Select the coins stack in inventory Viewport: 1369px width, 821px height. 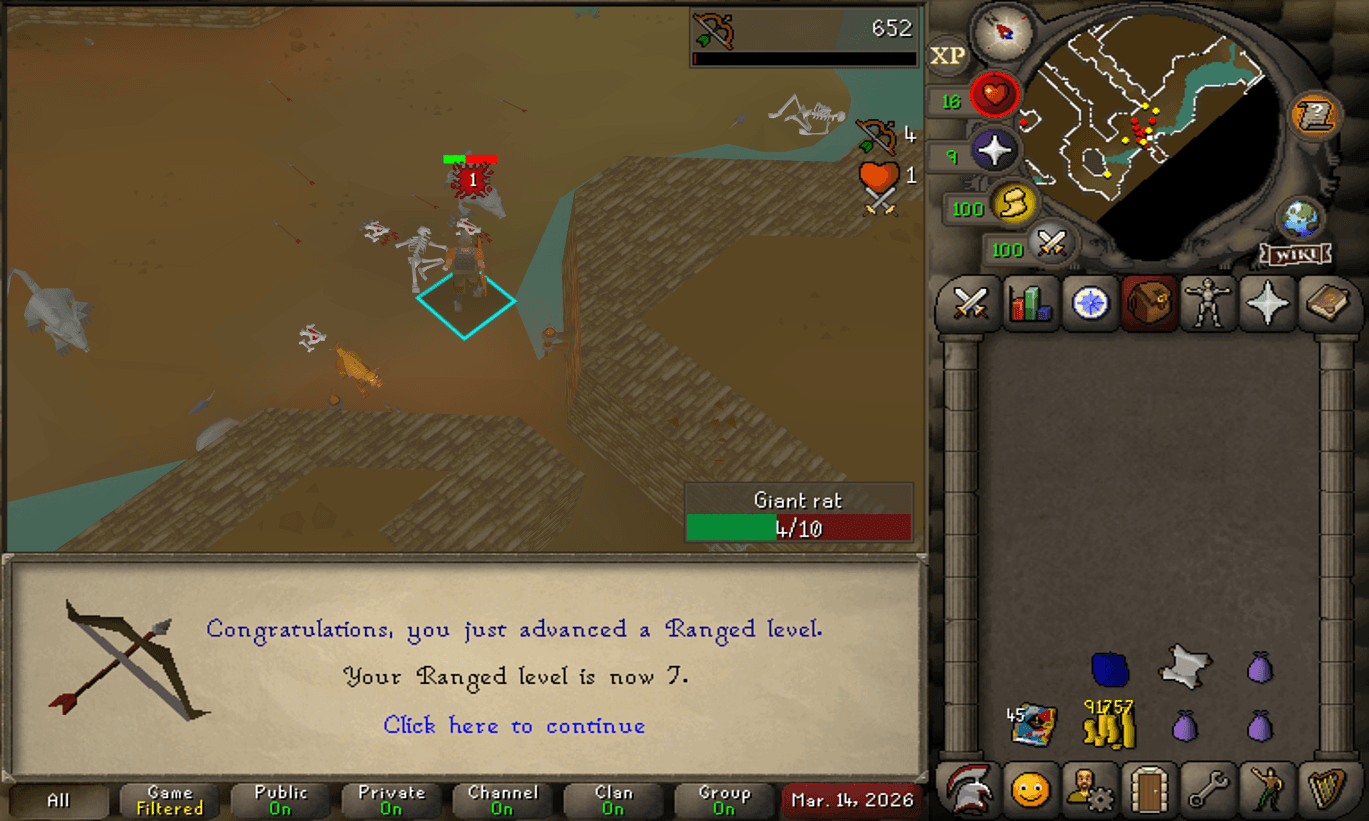pos(1108,724)
